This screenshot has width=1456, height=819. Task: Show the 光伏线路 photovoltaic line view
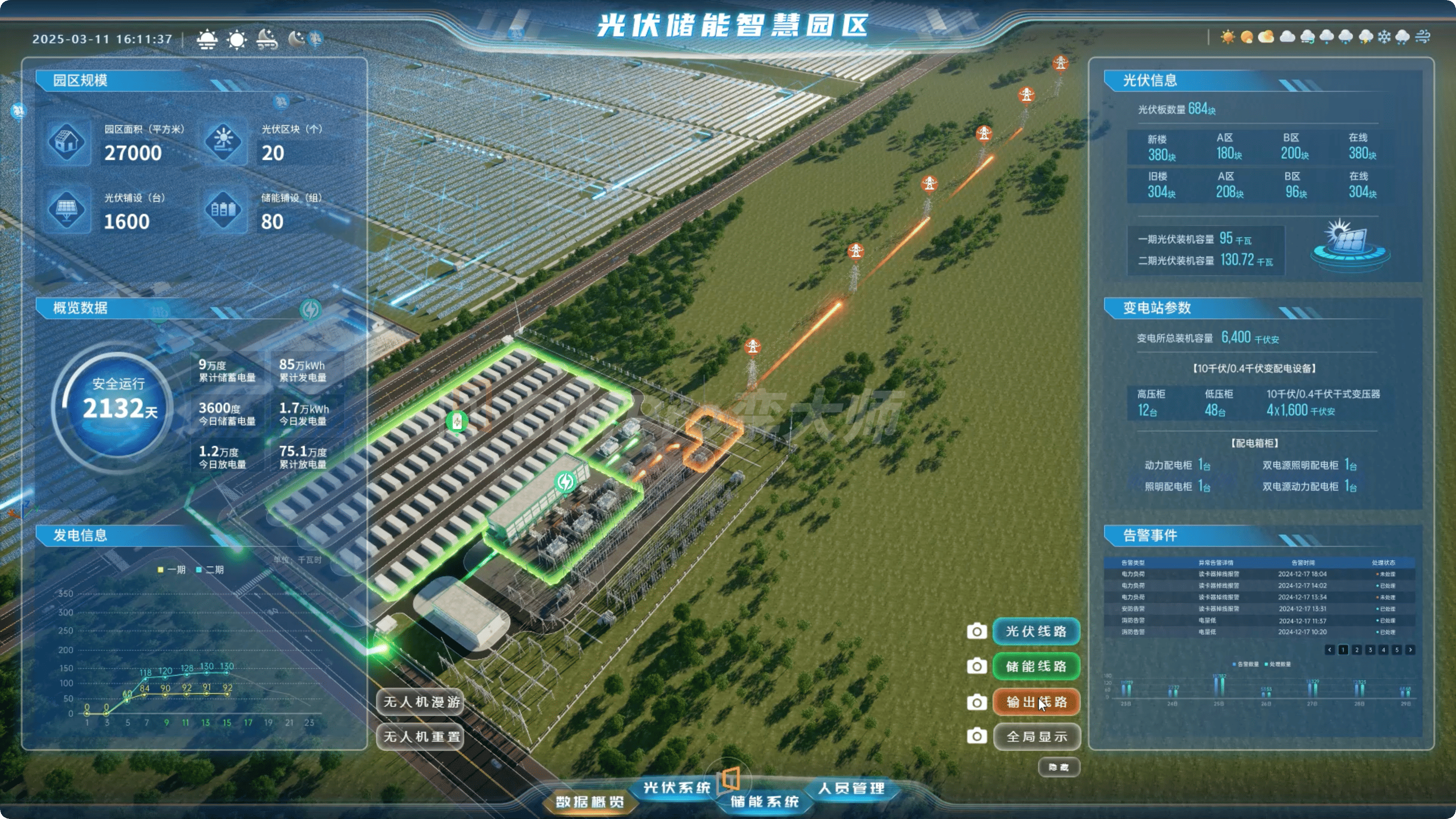1035,631
